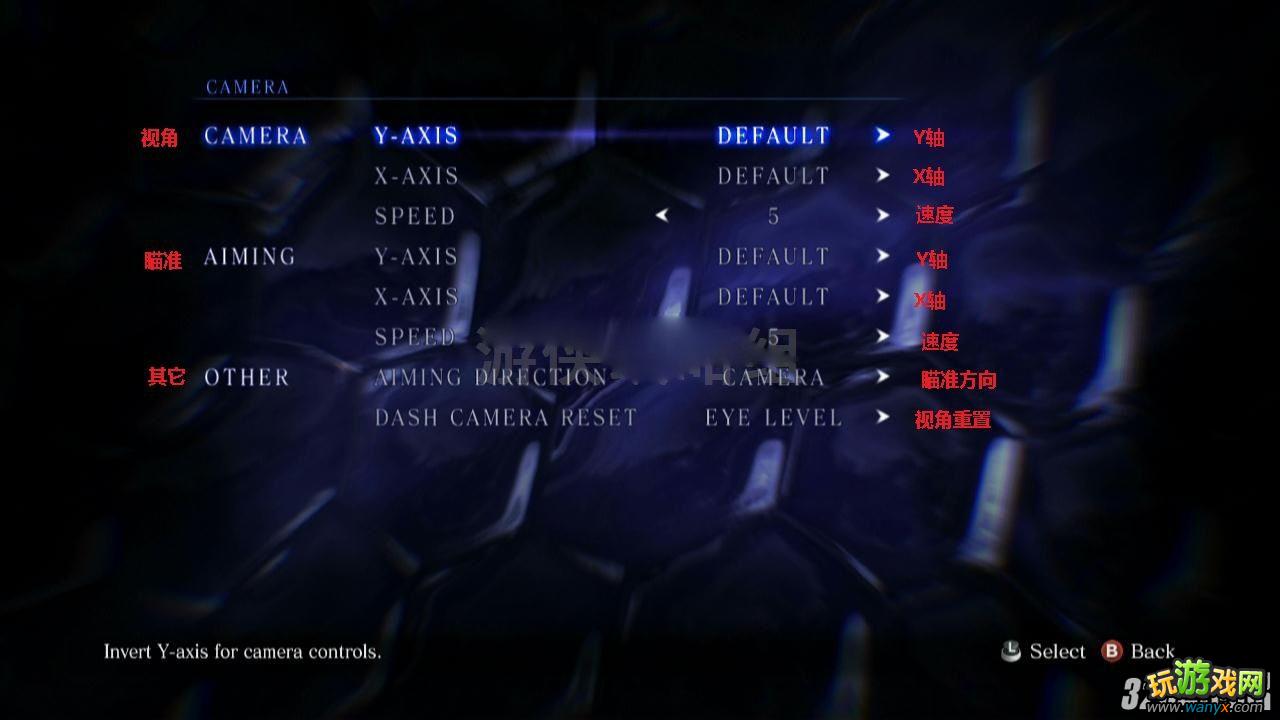Click right arrow next to EYE LEVEL

click(x=882, y=417)
